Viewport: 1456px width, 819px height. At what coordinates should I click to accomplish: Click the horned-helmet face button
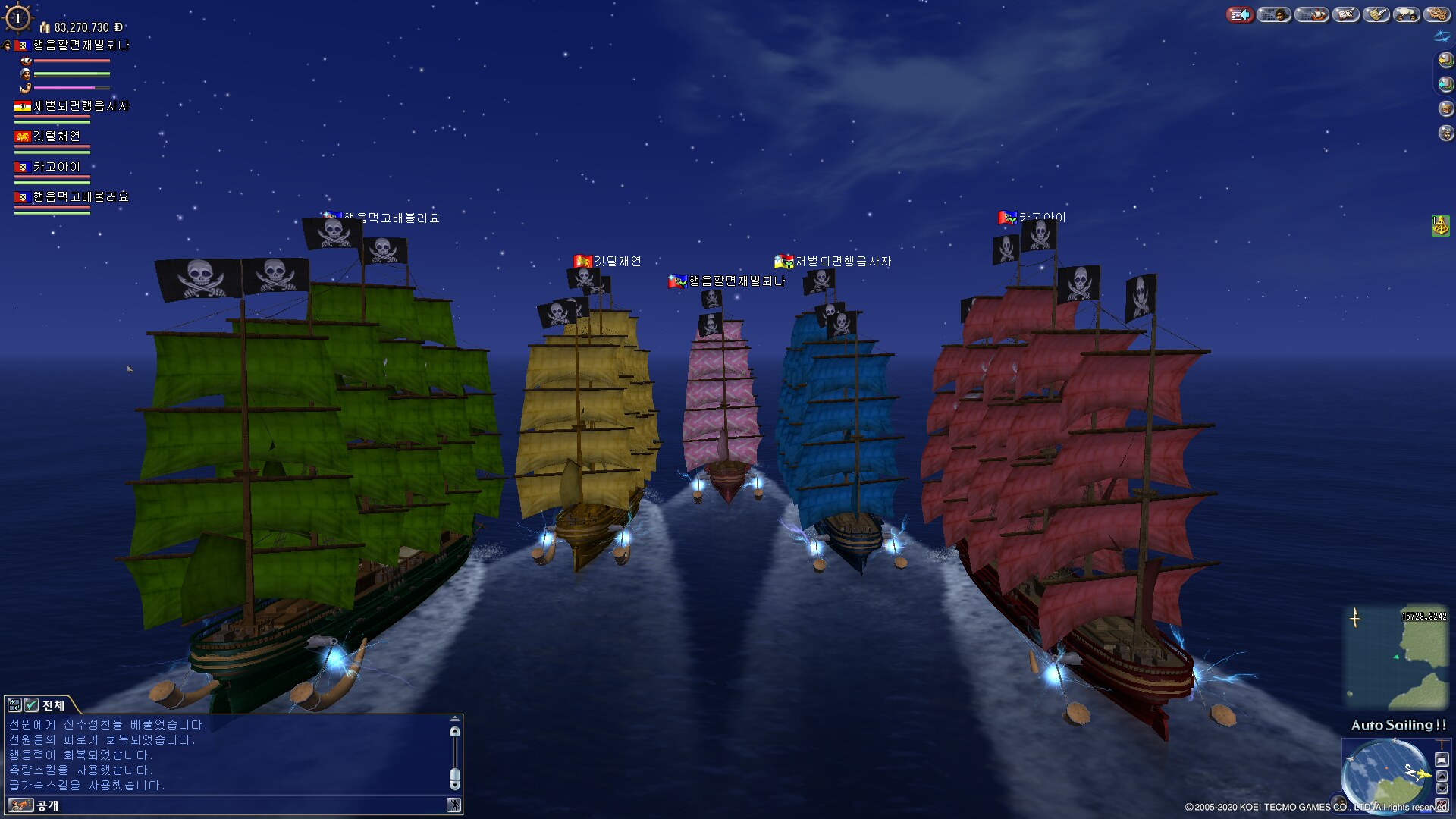1446,133
